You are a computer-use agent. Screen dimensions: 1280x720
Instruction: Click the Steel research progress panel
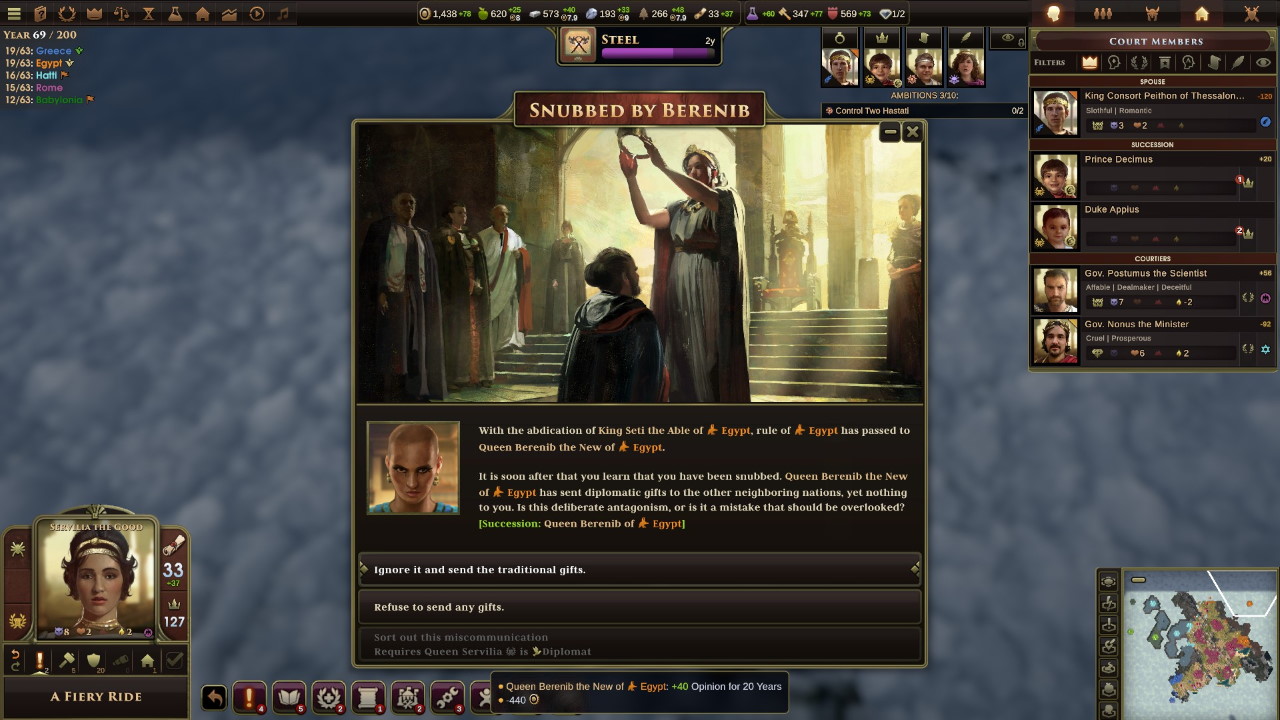639,46
